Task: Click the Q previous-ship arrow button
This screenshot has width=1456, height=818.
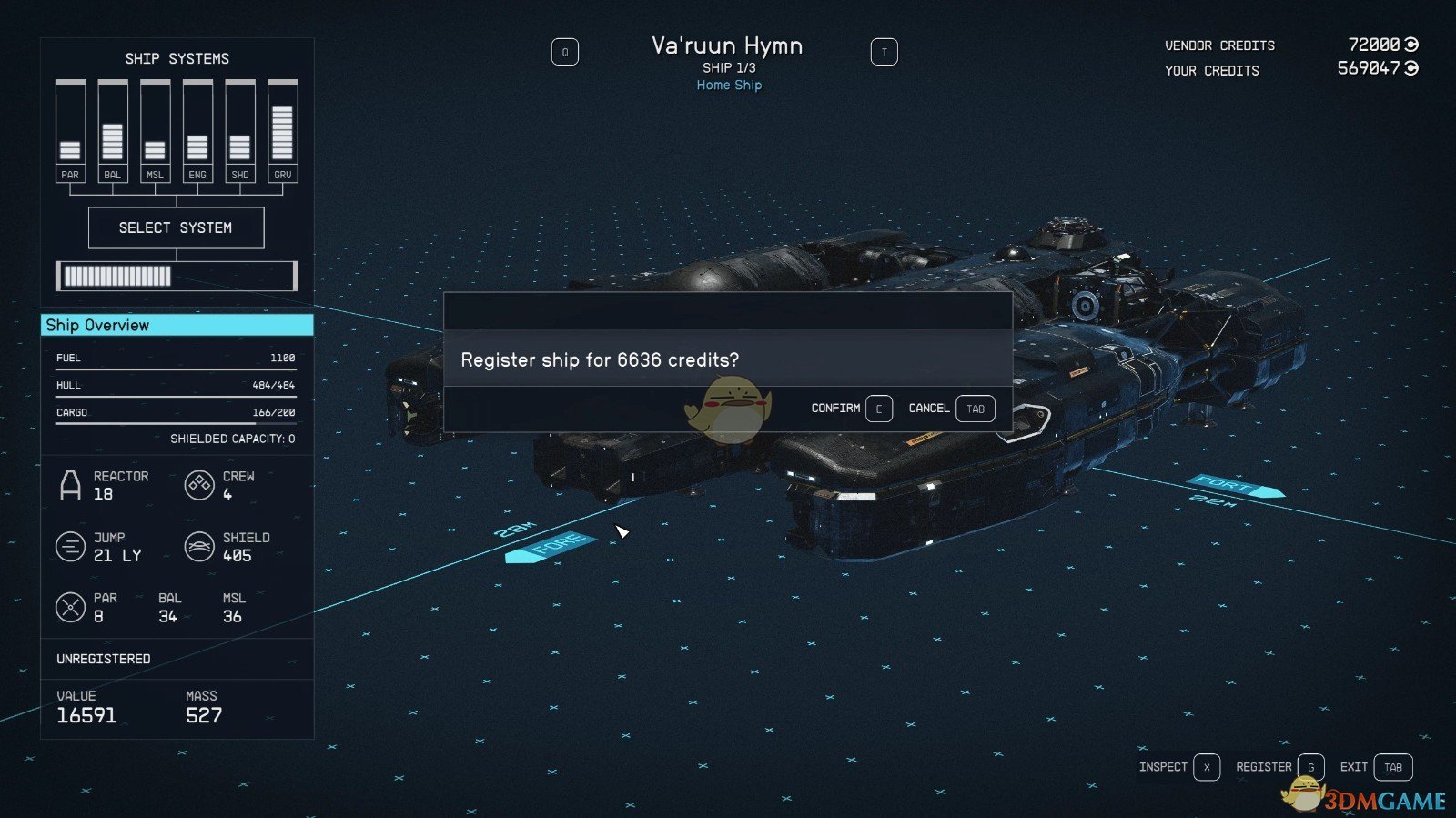Action: tap(566, 52)
